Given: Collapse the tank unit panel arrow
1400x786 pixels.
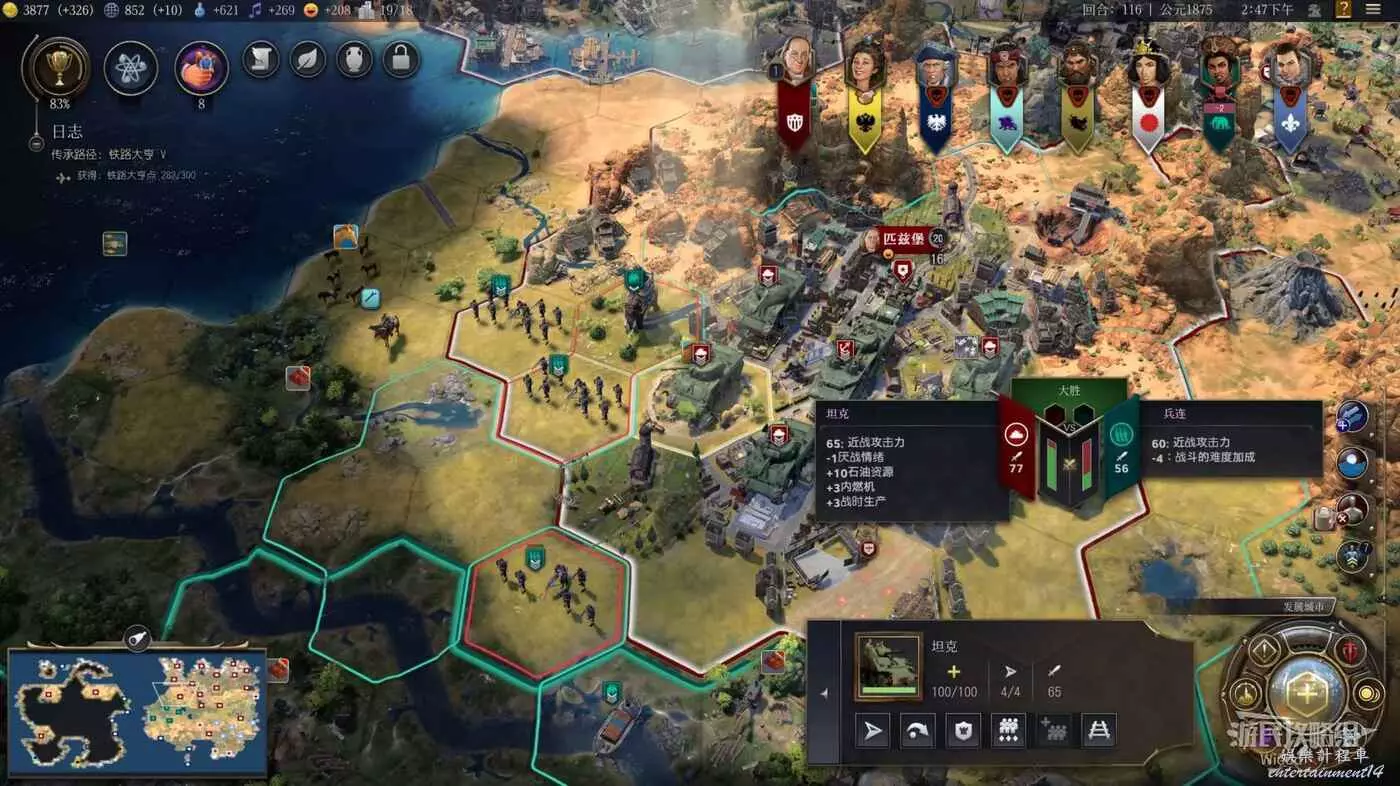Looking at the screenshot, I should click(x=824, y=693).
